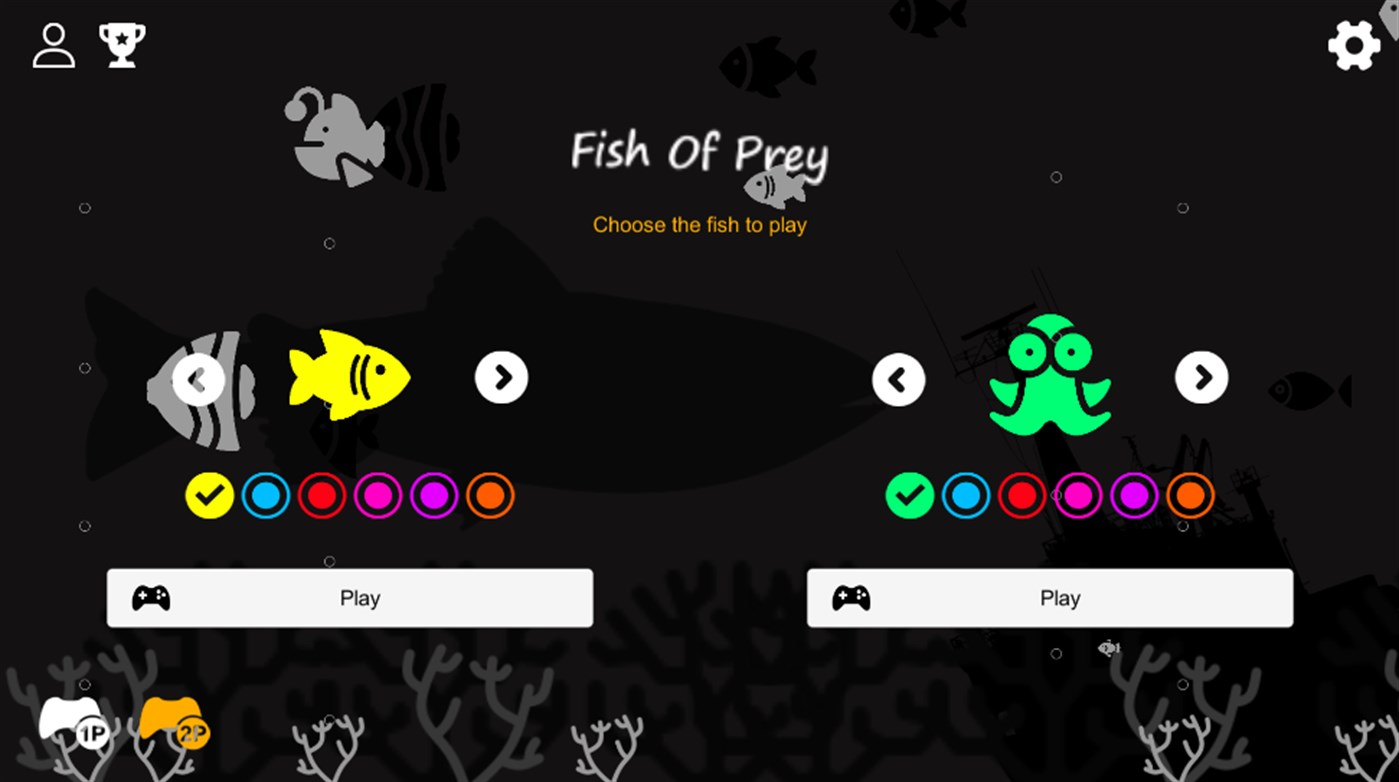
Task: Open the trophy achievements screen
Action: [x=121, y=45]
